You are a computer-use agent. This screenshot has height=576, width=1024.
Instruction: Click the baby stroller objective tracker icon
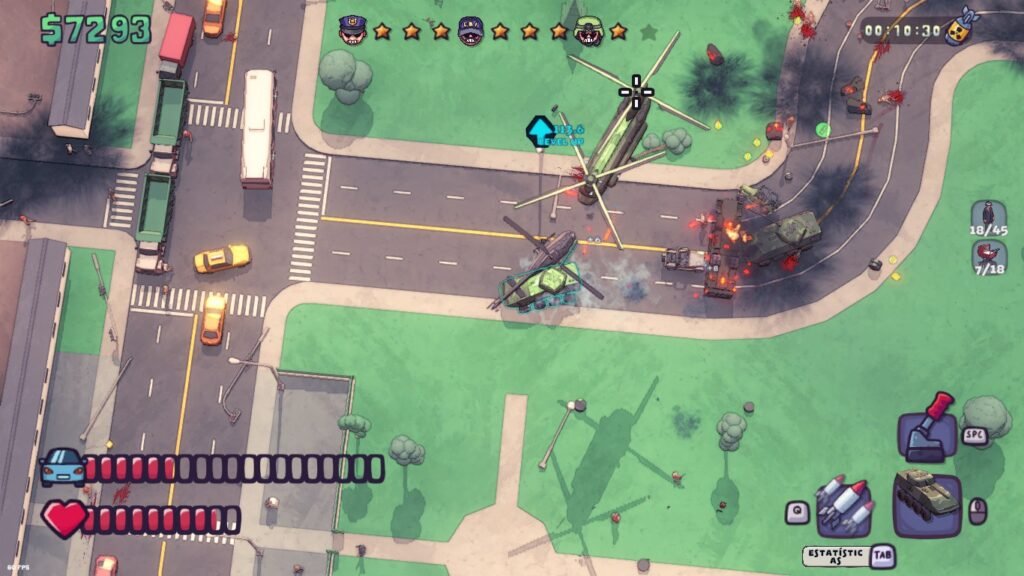click(988, 257)
